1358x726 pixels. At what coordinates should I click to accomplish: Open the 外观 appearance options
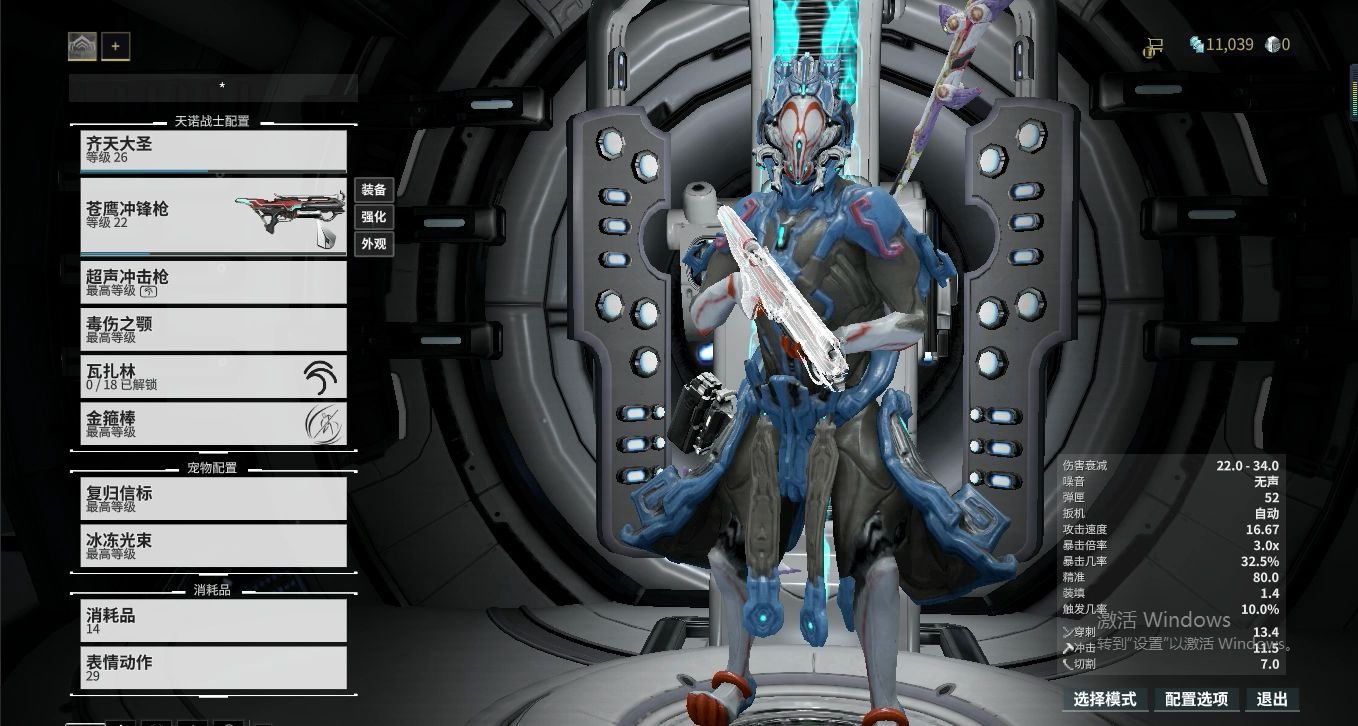point(373,244)
